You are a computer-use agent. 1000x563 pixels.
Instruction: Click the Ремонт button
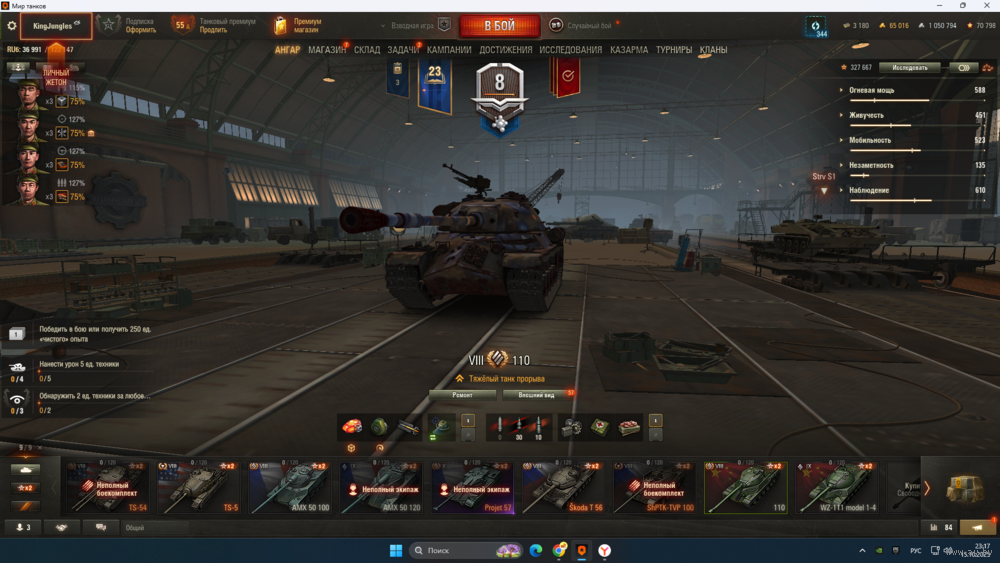462,395
